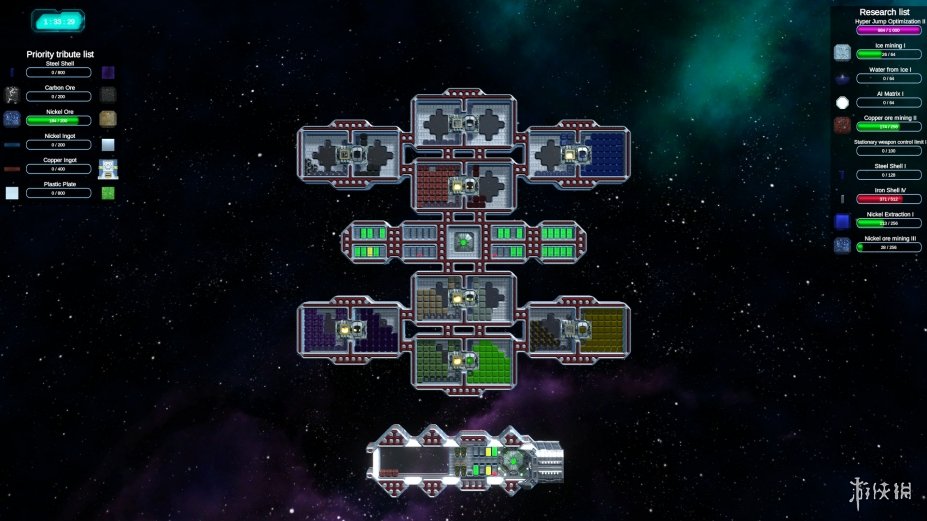Select the Nickel Ore tribute icon
This screenshot has height=521, width=927.
pos(12,119)
